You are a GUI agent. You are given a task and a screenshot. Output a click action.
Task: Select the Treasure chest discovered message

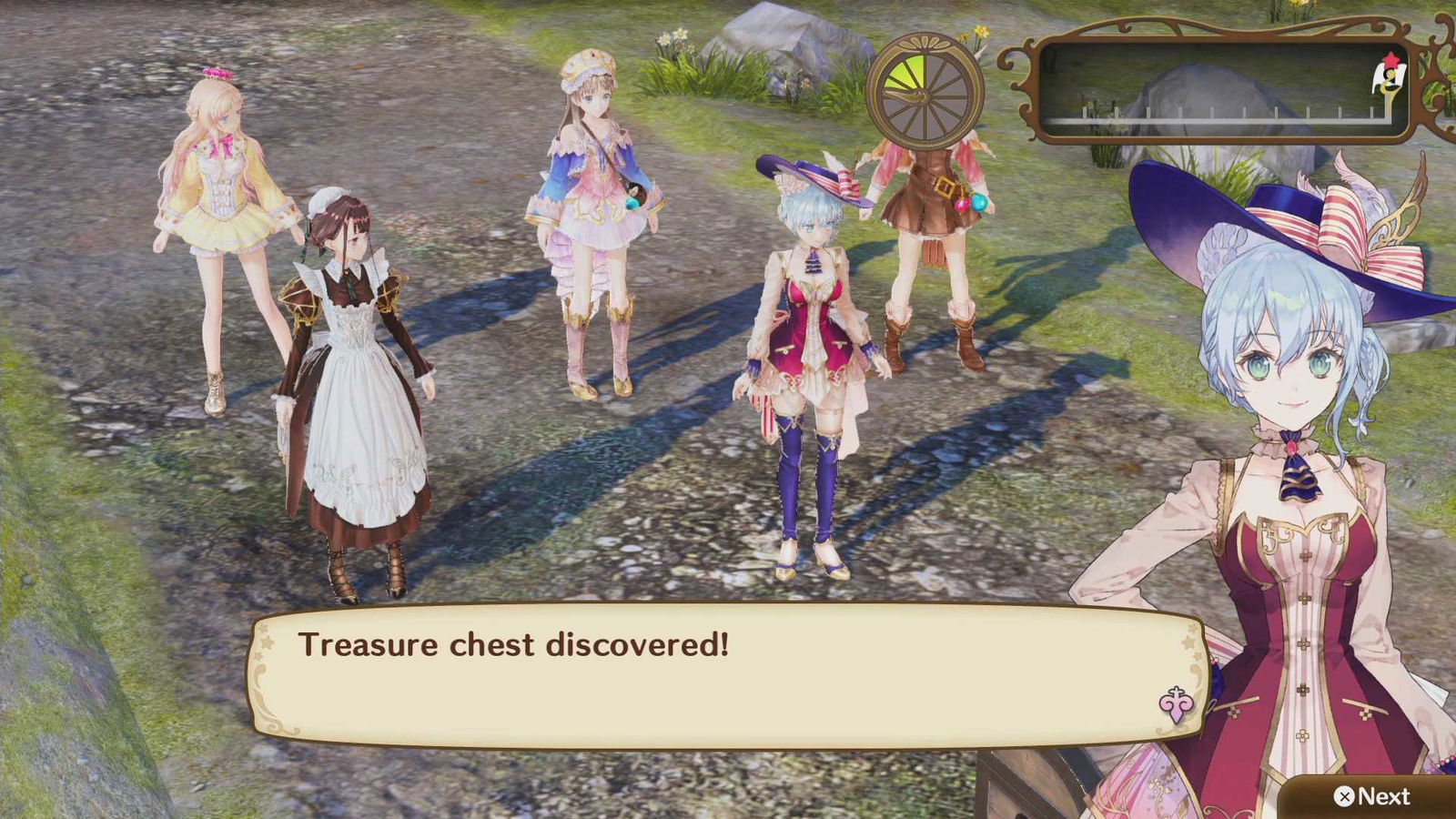pos(514,646)
